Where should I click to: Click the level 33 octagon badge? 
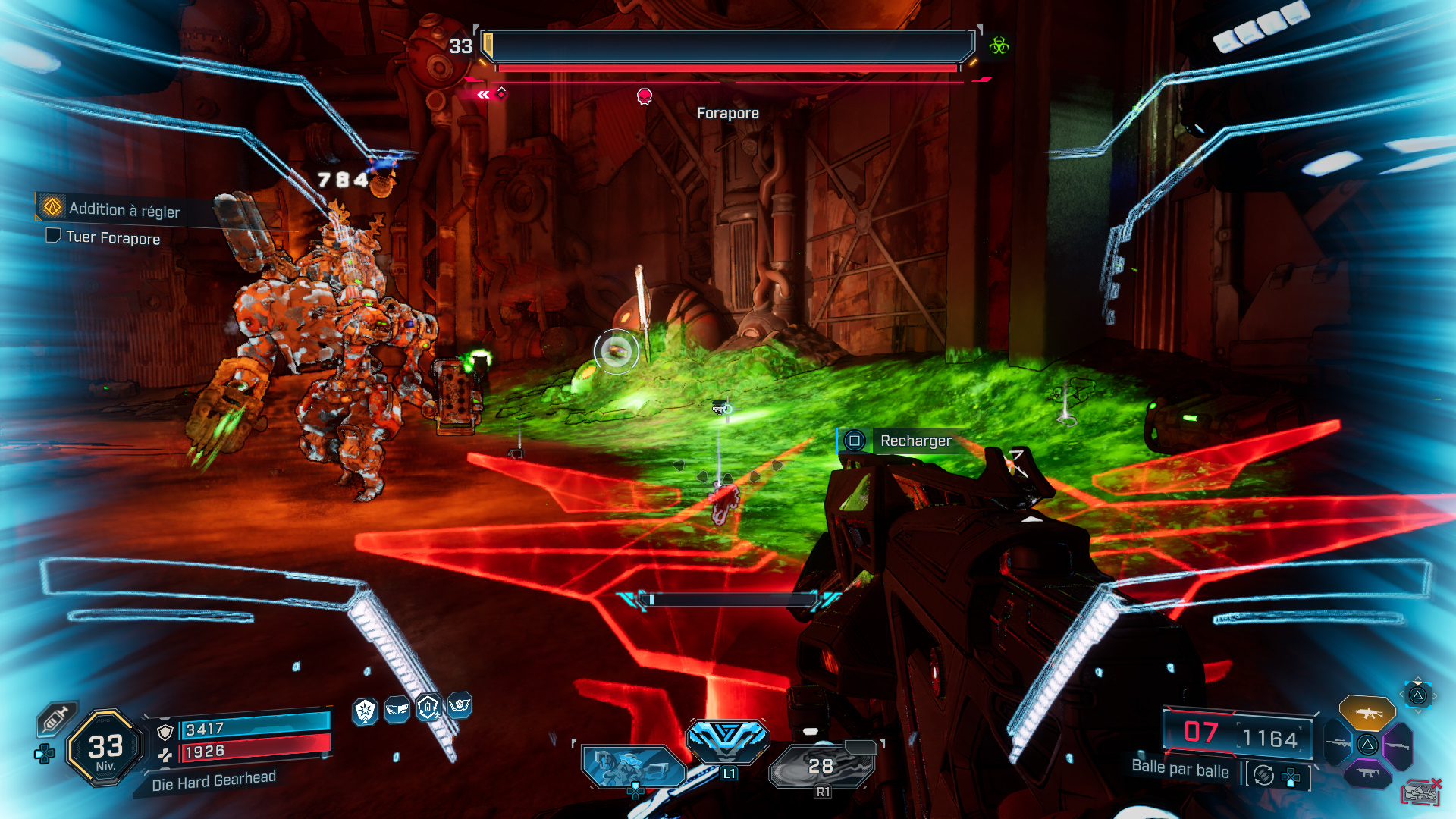click(x=105, y=748)
